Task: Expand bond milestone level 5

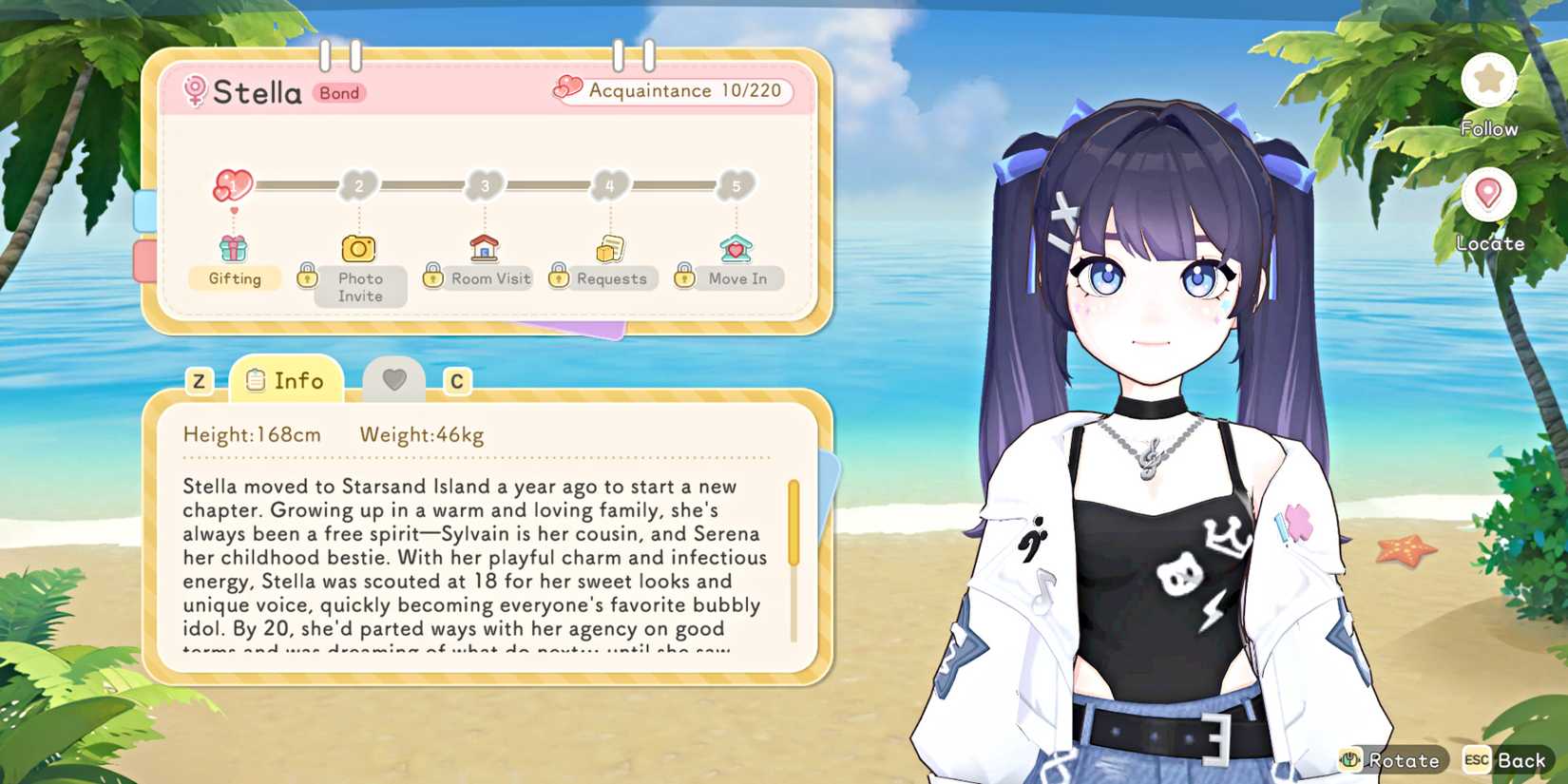Action: [x=736, y=186]
